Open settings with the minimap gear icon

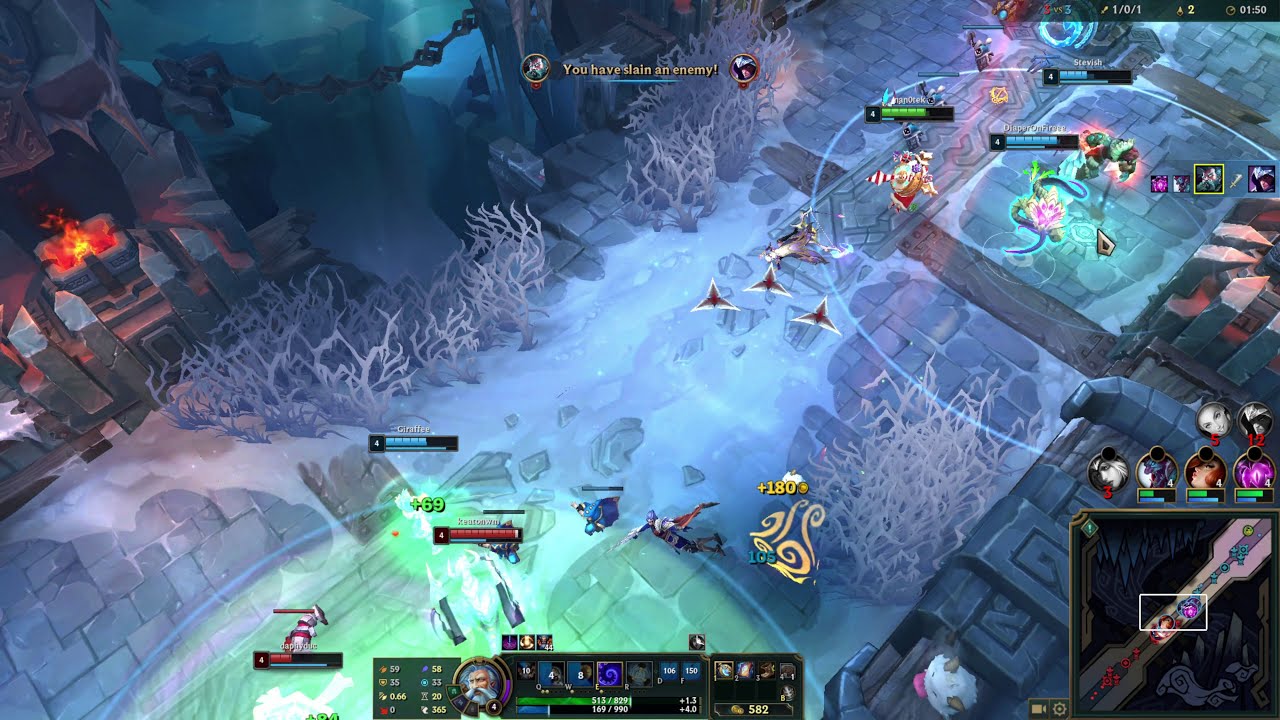point(1059,709)
